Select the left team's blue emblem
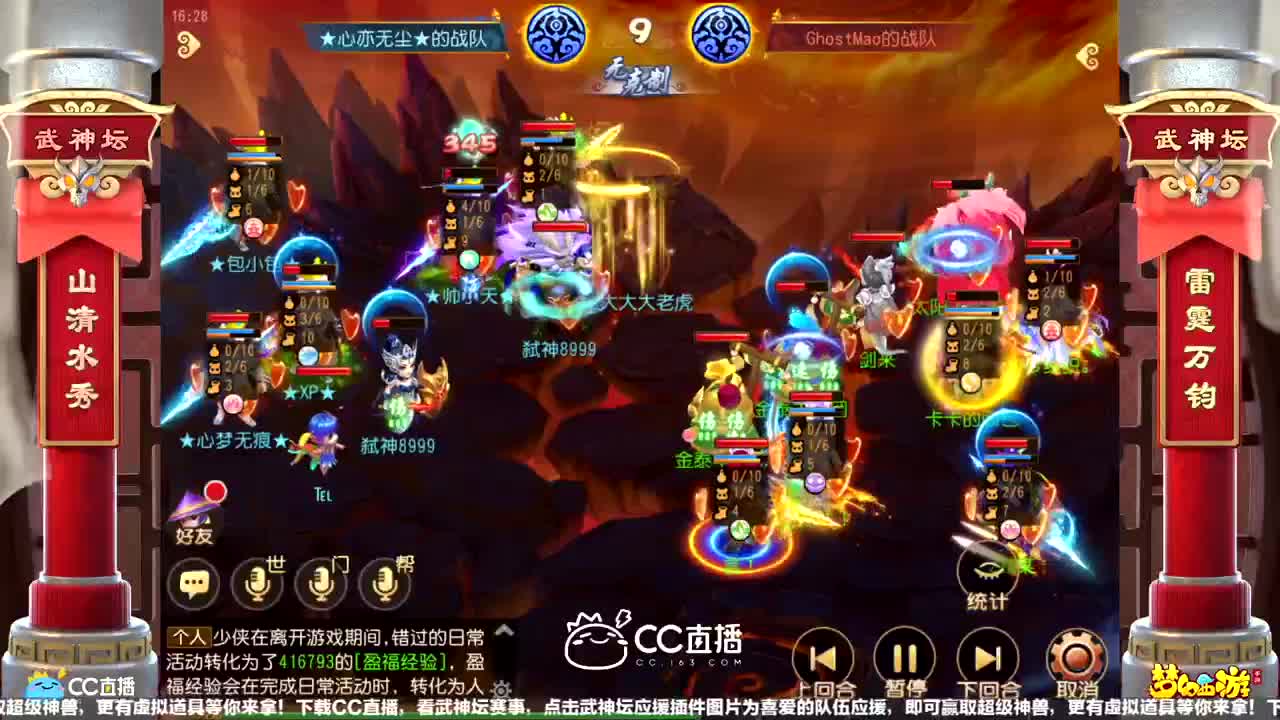The height and width of the screenshot is (720, 1280). pos(558,34)
